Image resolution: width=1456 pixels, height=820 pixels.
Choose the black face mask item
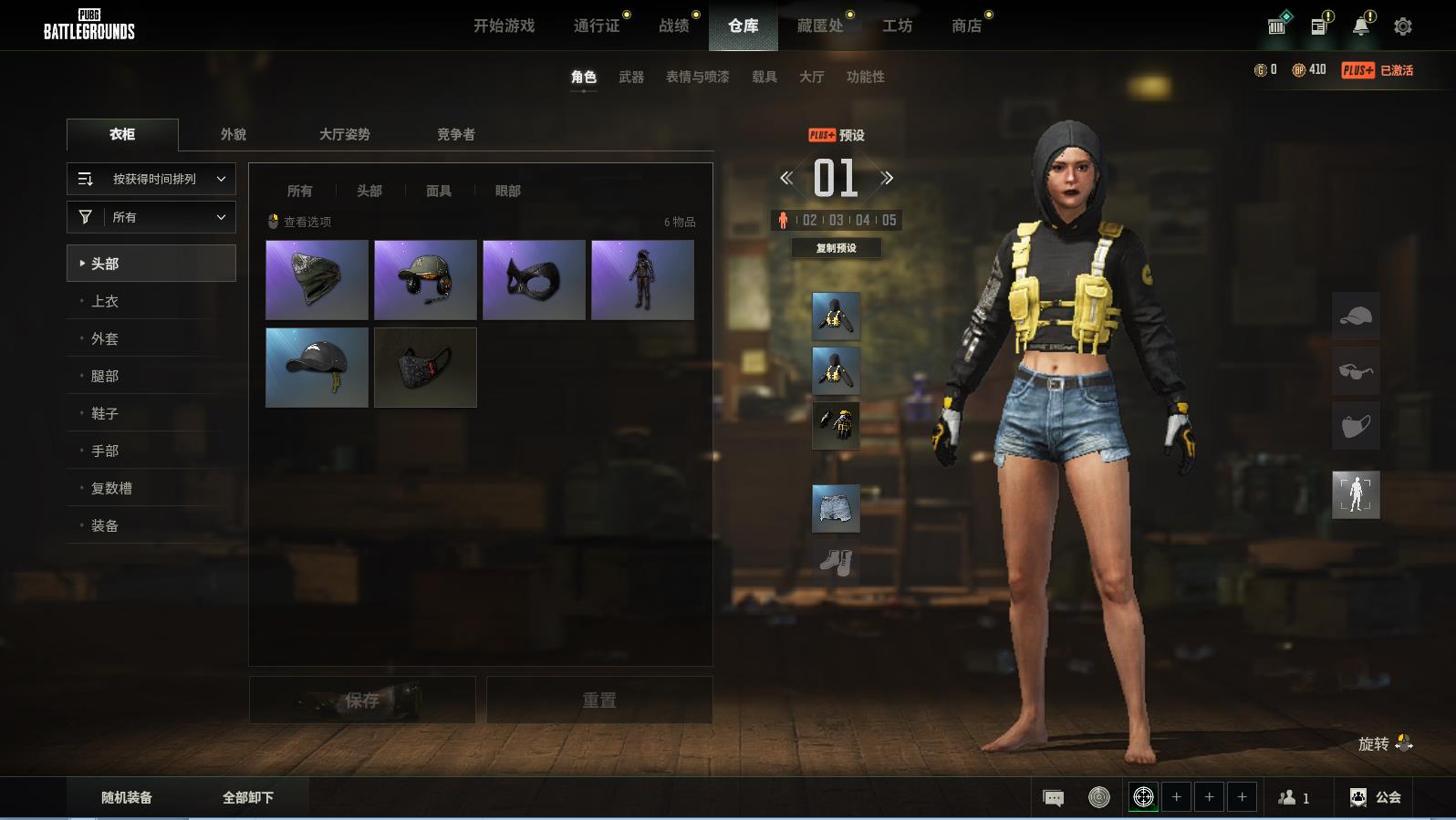tap(425, 367)
